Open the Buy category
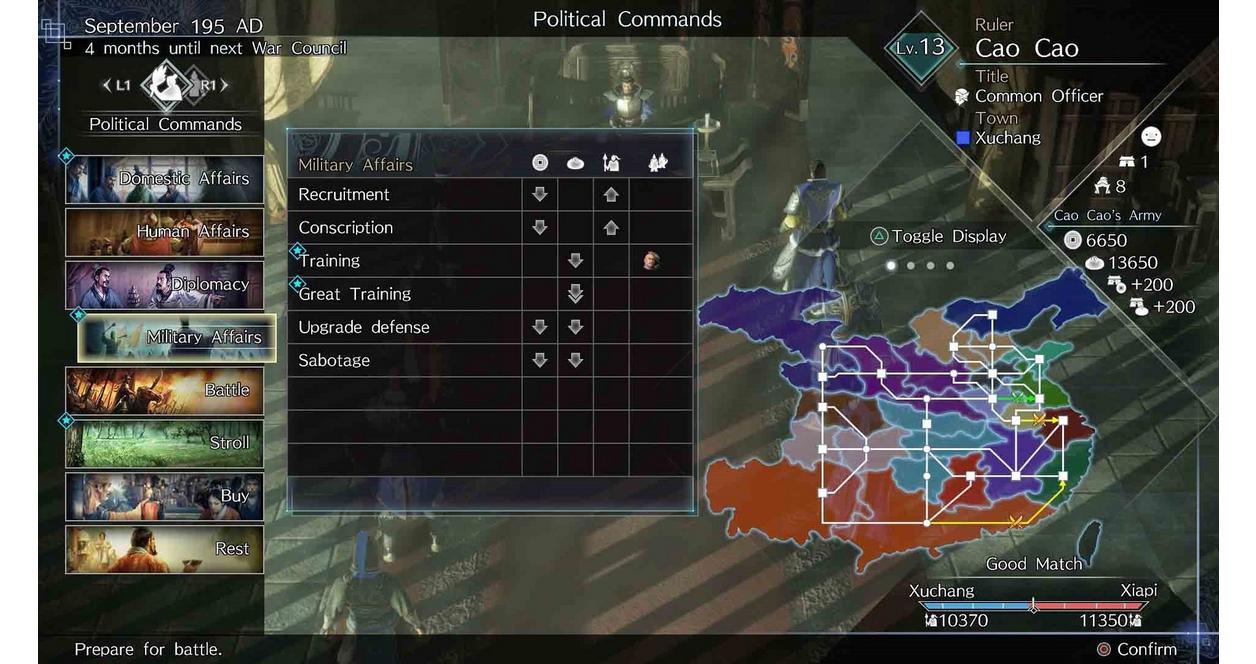 tap(165, 496)
